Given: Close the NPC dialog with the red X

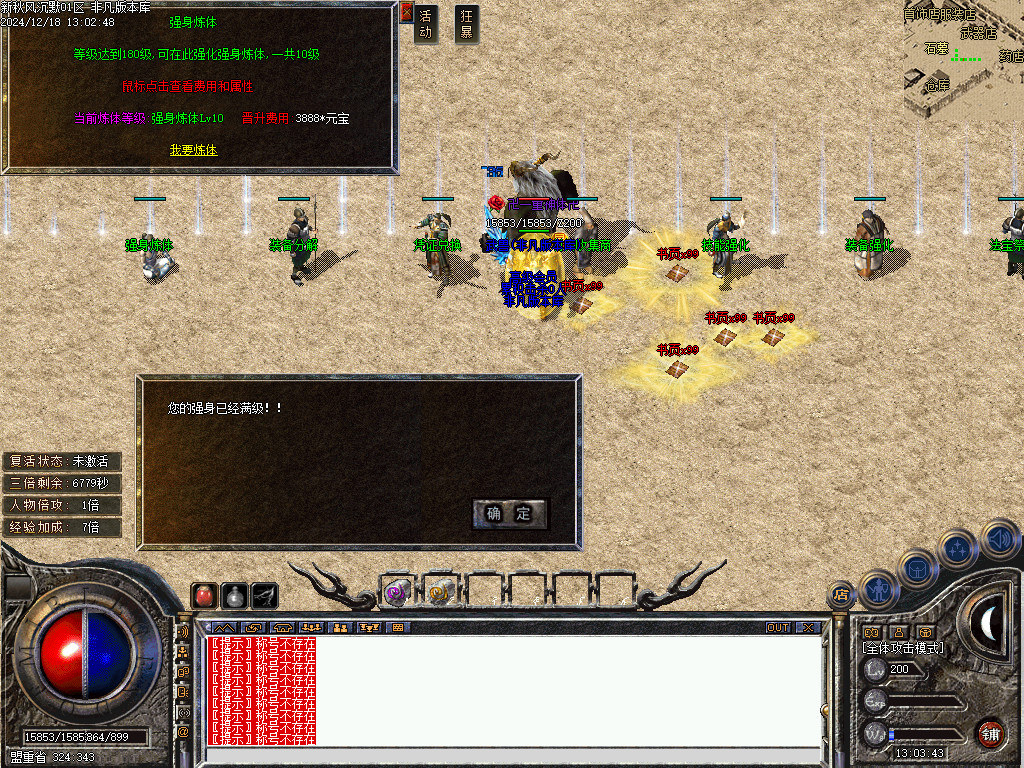Looking at the screenshot, I should 406,13.
